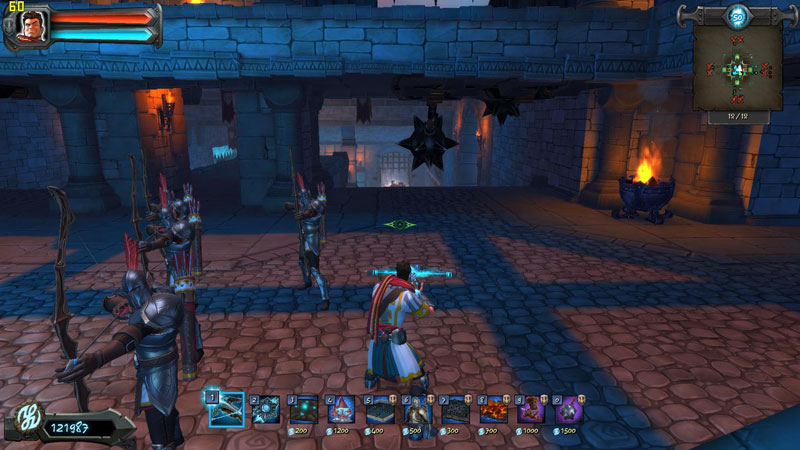Choose the ice amulet in slot 2
Screen dimensions: 800x450
pos(266,409)
